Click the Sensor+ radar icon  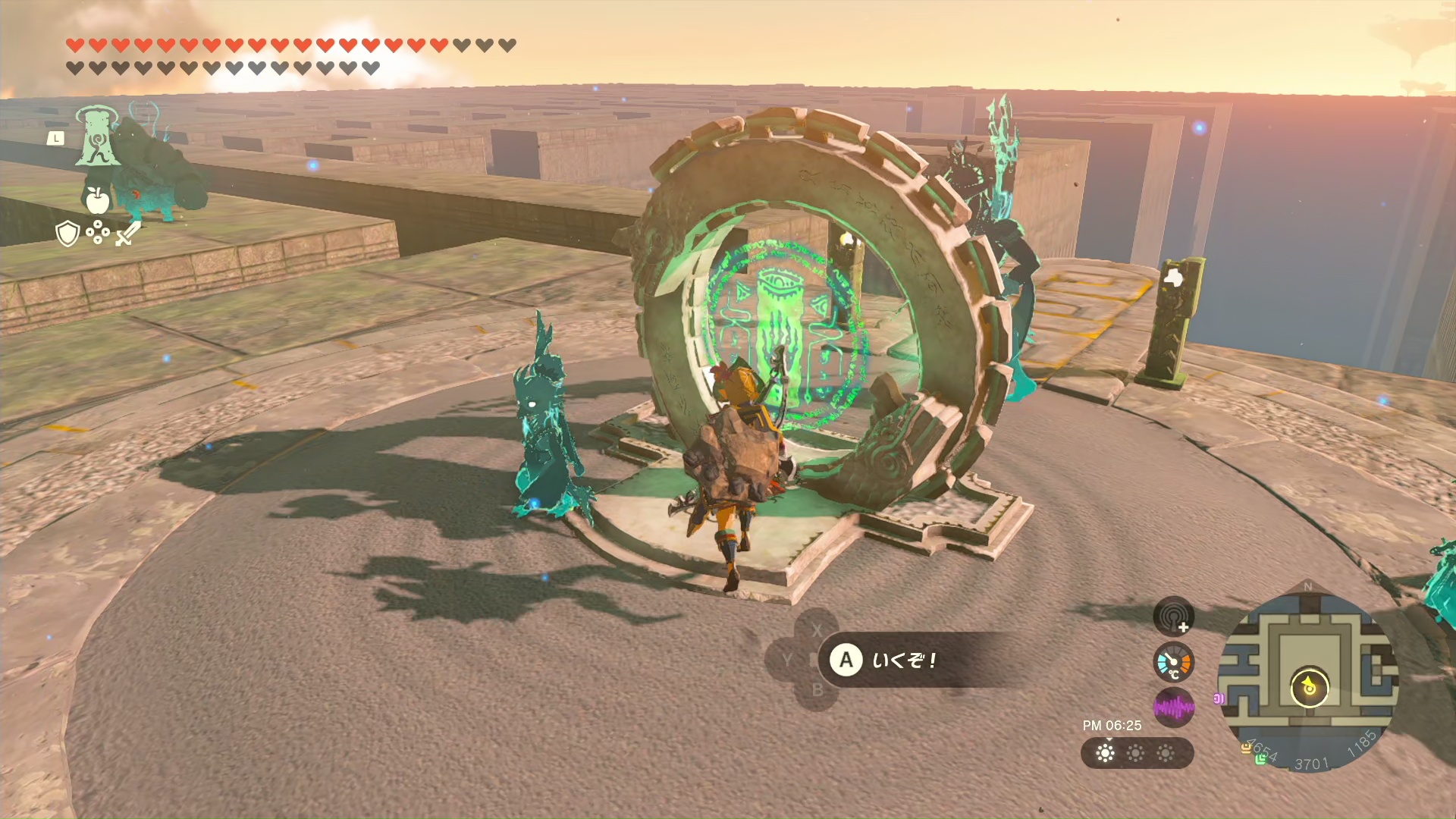point(1173,617)
